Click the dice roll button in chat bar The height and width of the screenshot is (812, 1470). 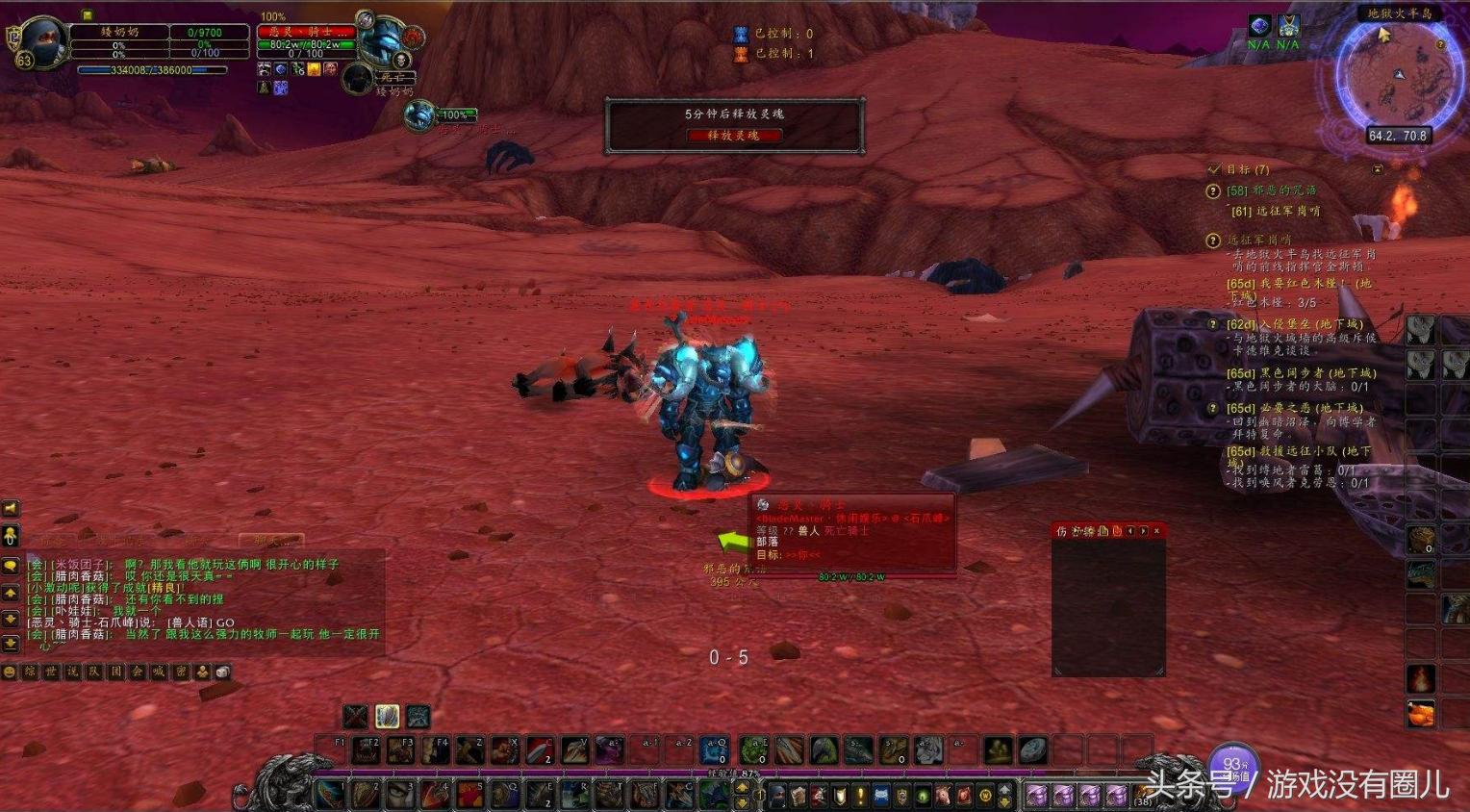[222, 672]
